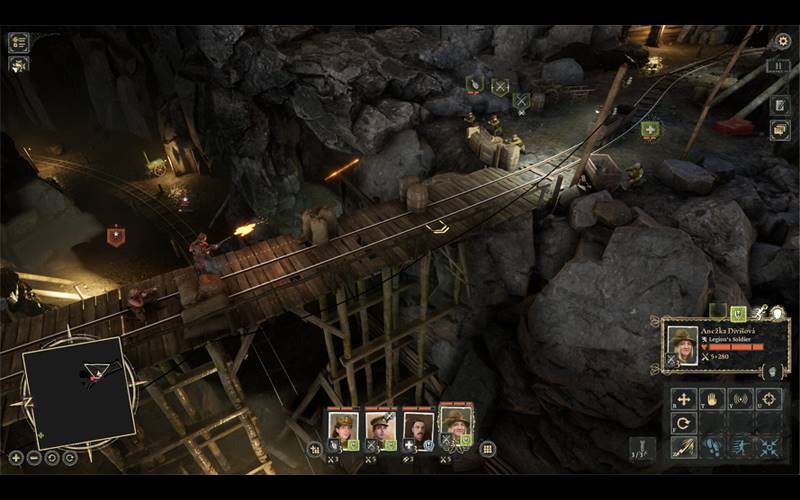Pause the game with the pause button
The image size is (800, 500).
(781, 67)
